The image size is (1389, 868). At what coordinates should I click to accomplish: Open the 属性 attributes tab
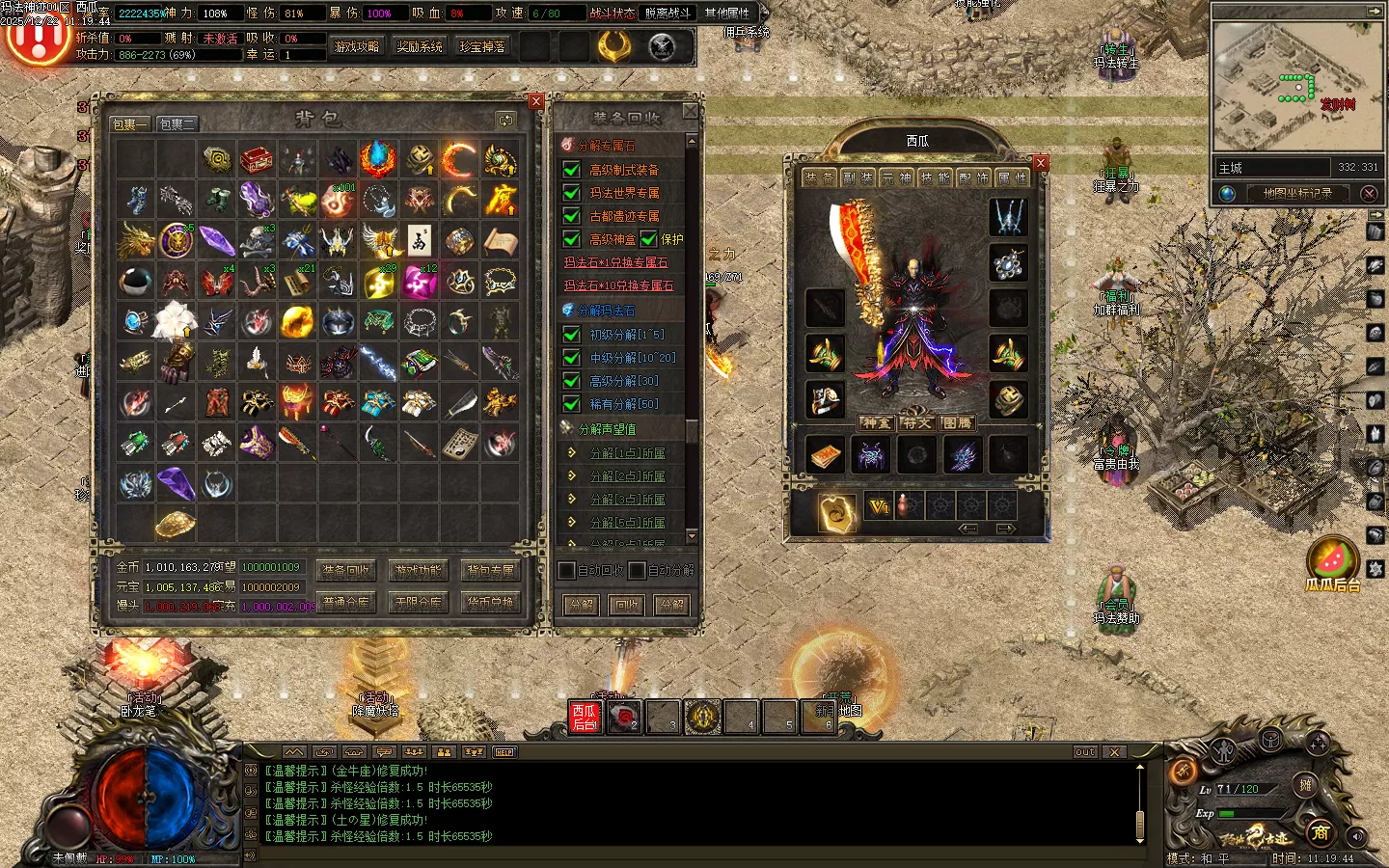(x=1010, y=177)
